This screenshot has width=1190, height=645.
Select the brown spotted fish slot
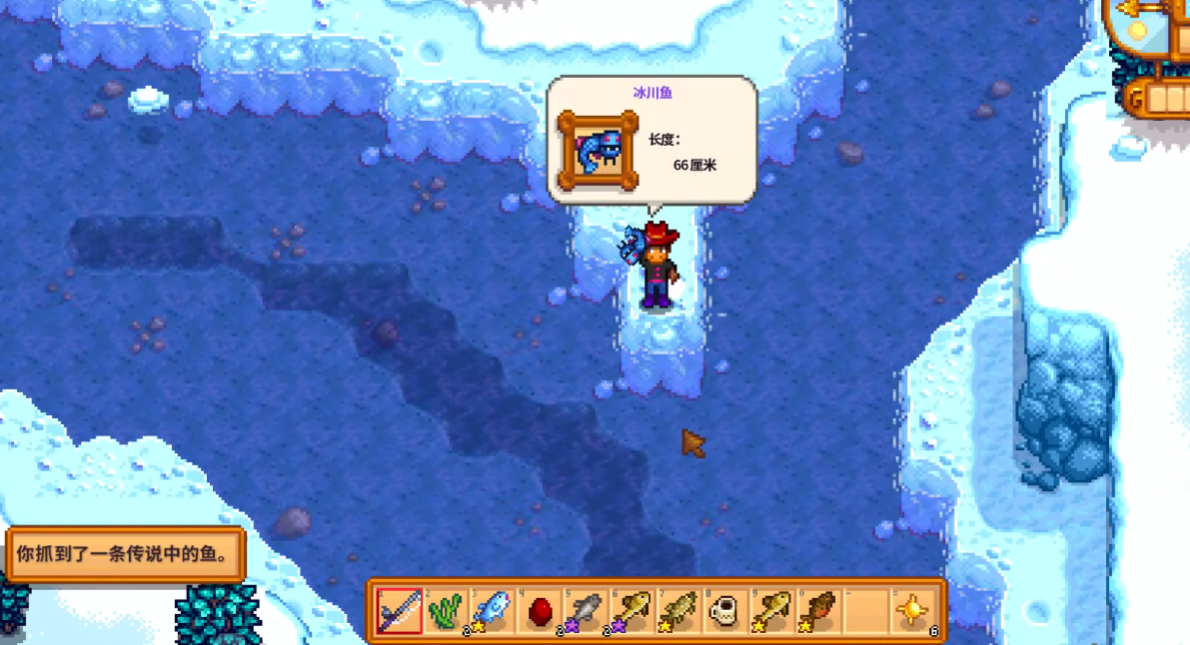click(820, 610)
